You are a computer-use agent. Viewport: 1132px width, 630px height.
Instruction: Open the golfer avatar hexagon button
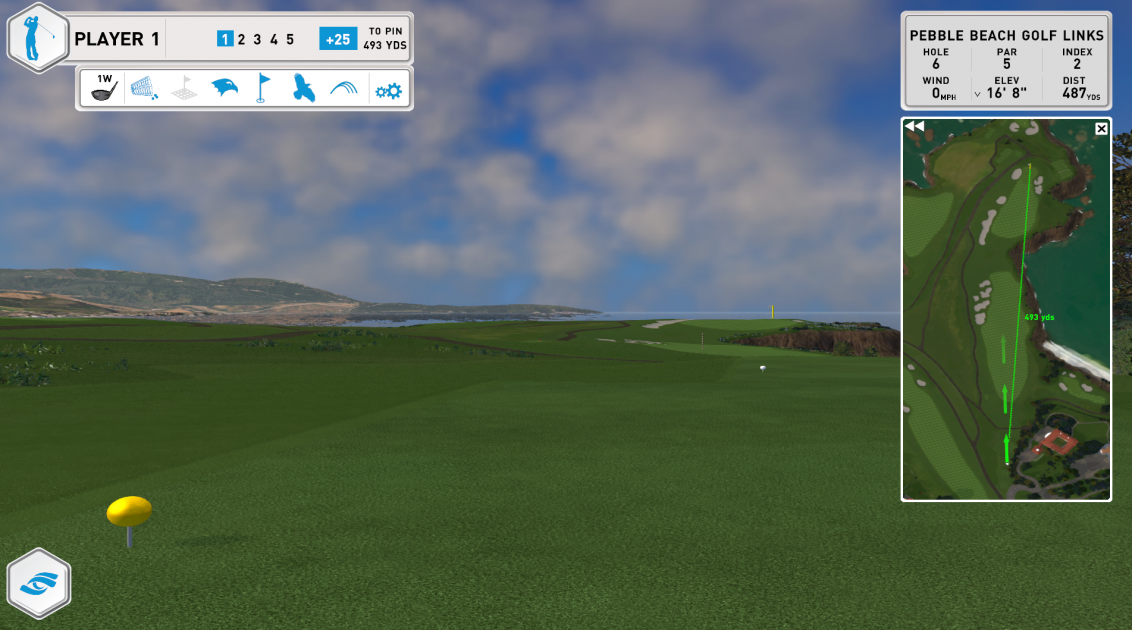coord(38,39)
